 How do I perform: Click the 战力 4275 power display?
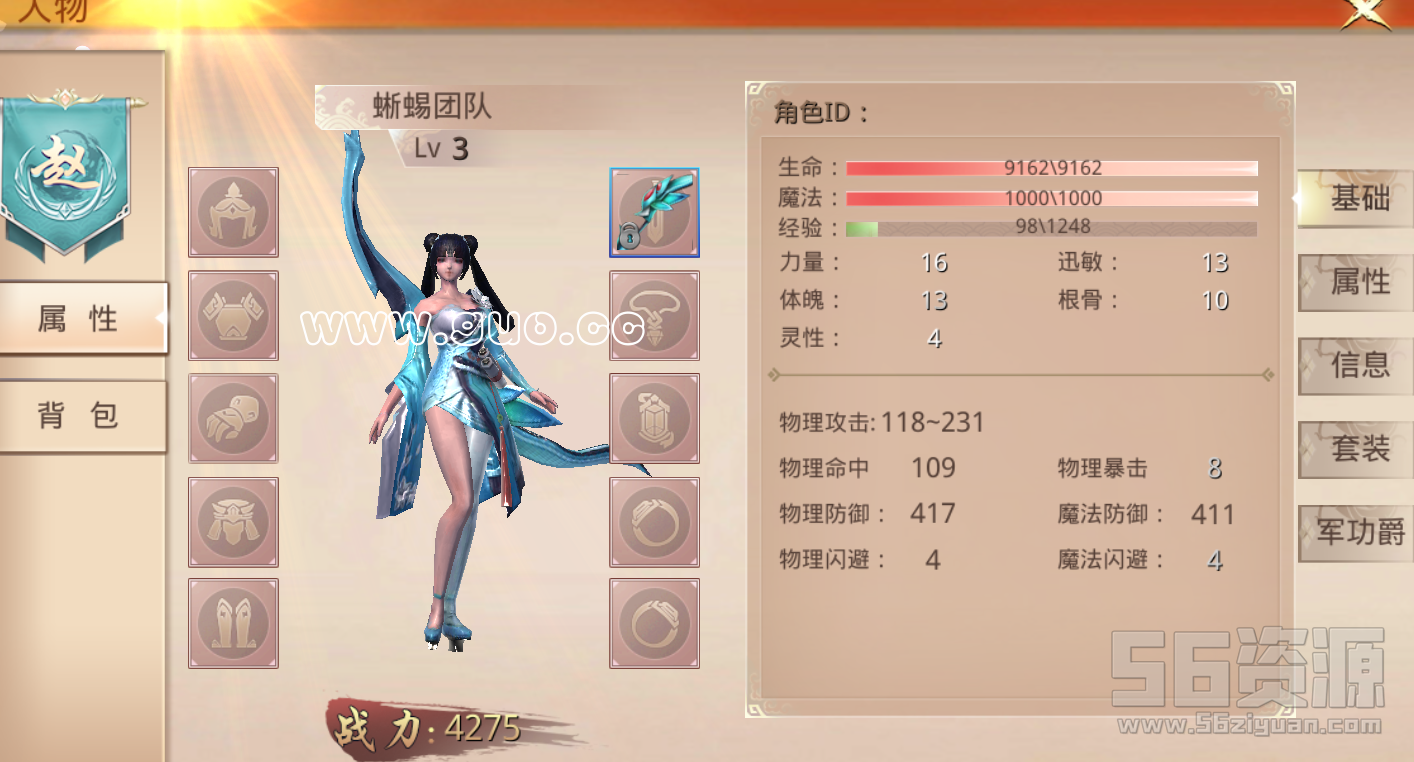[430, 728]
